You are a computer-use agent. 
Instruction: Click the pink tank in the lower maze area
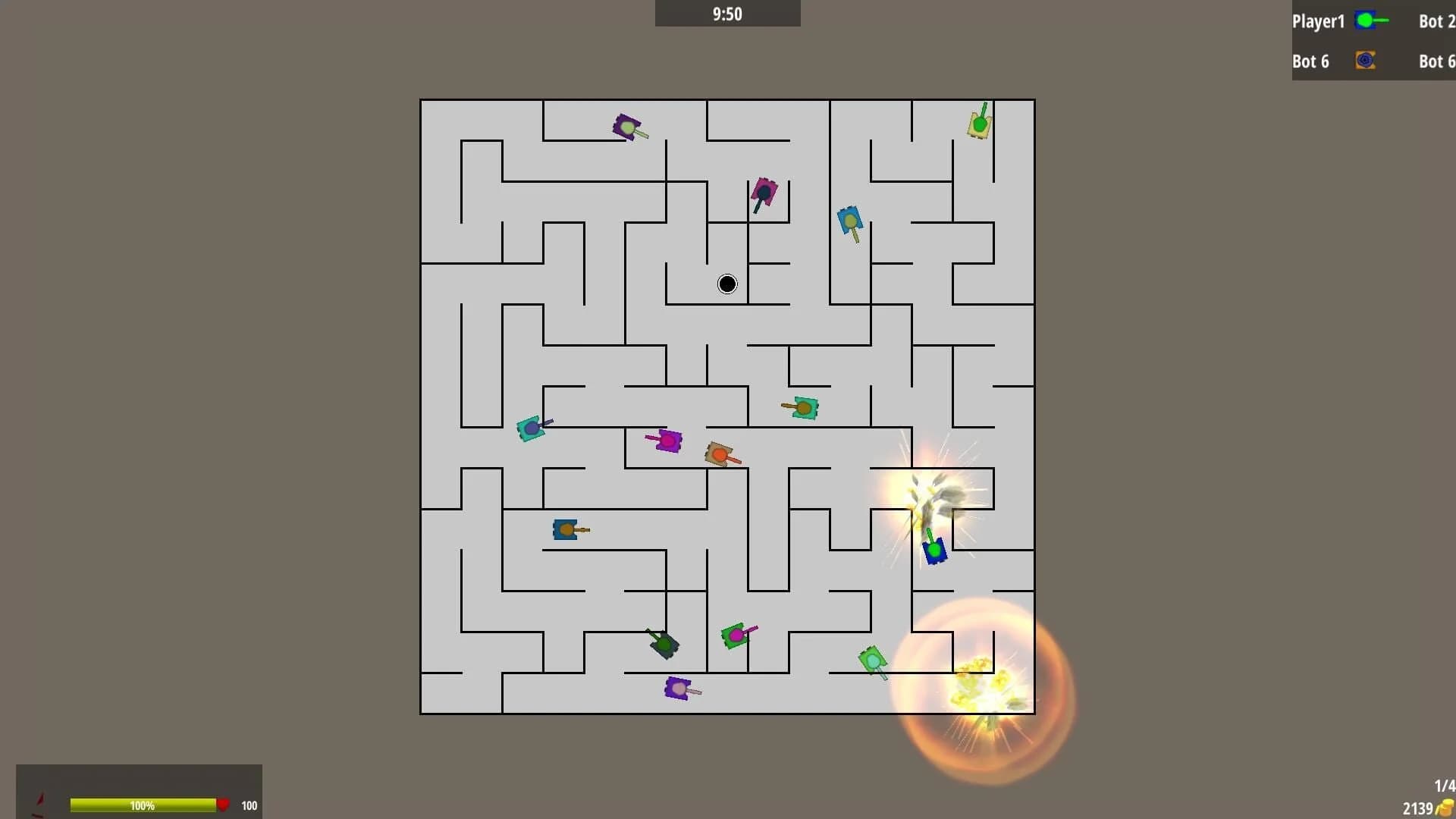tap(736, 634)
